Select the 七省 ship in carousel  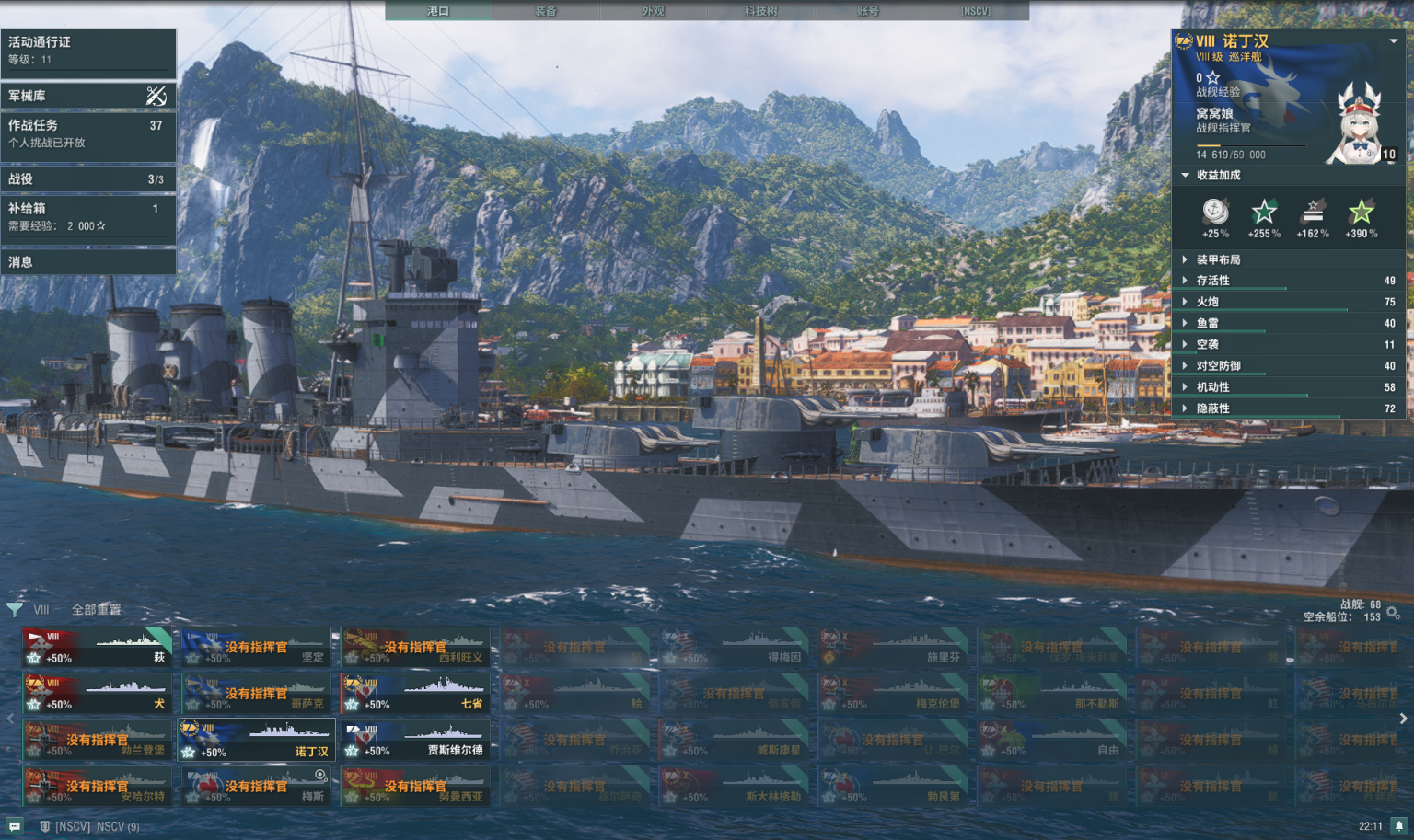415,694
